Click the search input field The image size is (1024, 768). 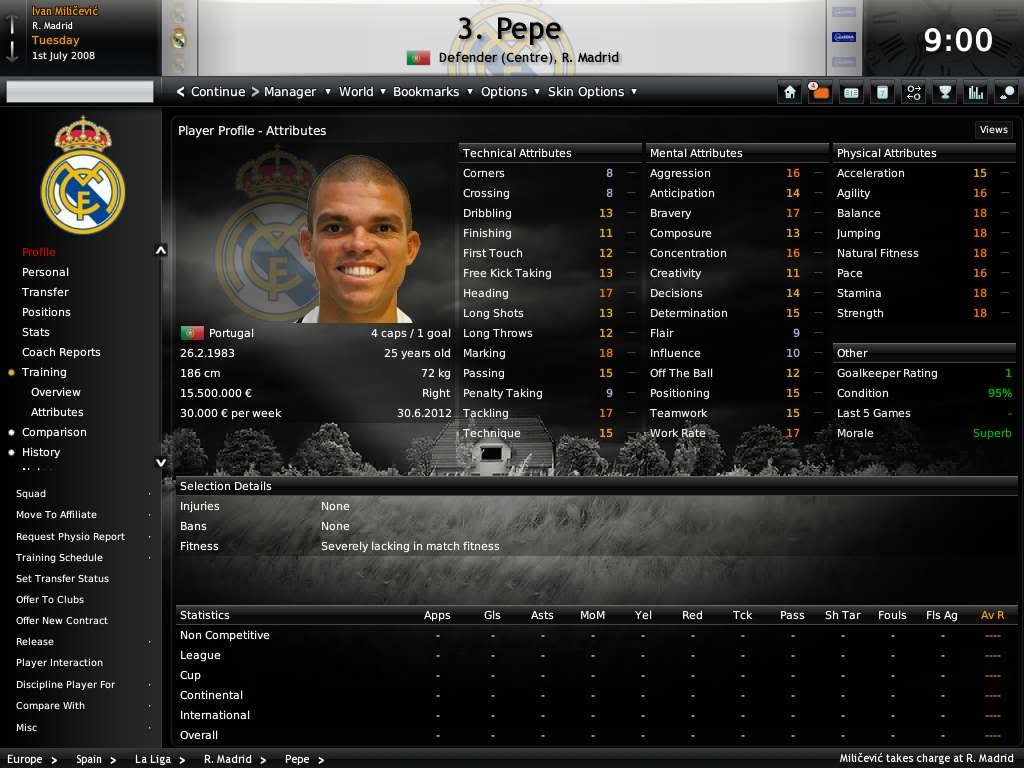pyautogui.click(x=80, y=92)
